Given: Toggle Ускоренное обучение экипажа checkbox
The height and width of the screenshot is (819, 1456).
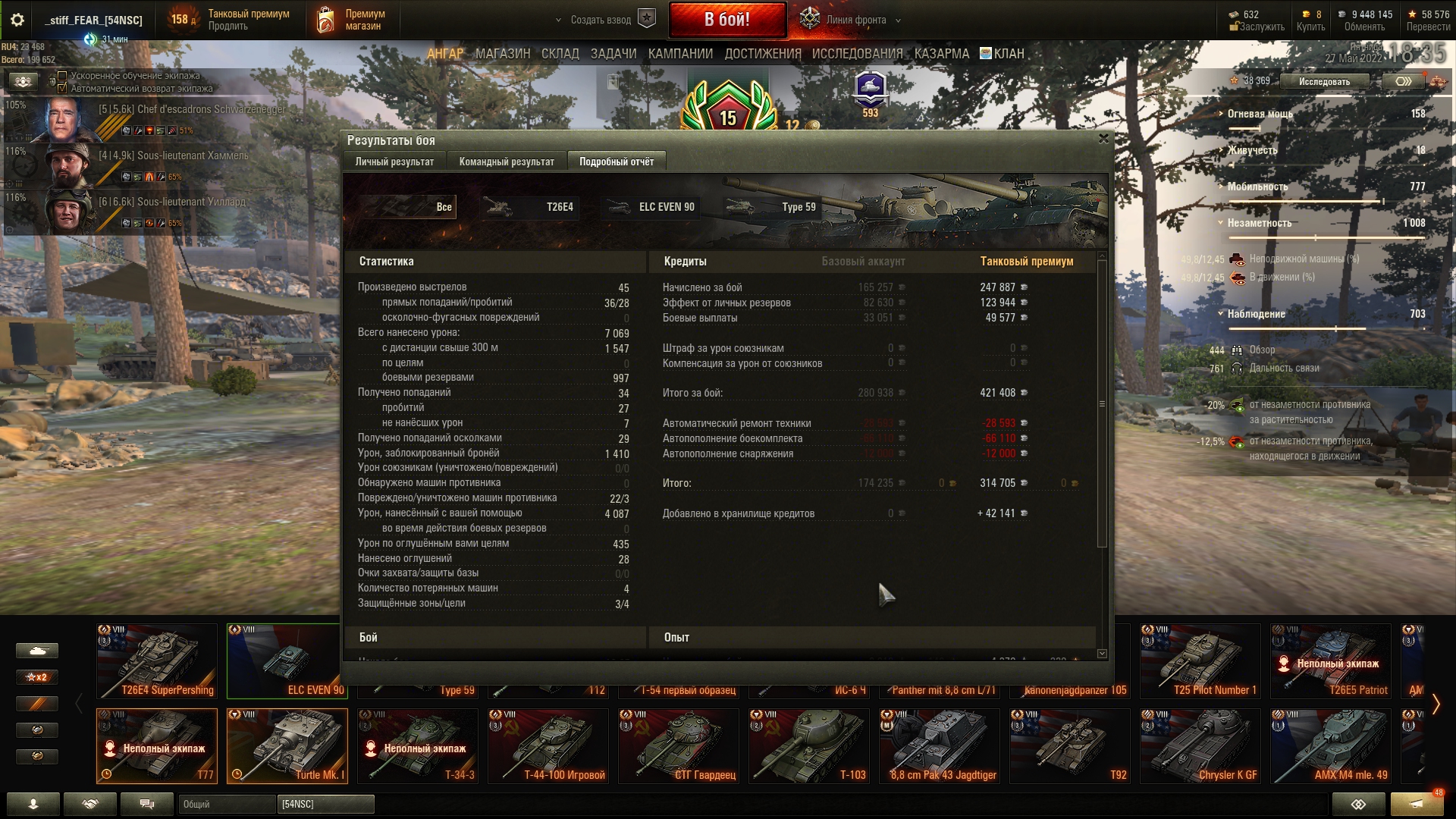Looking at the screenshot, I should (63, 76).
